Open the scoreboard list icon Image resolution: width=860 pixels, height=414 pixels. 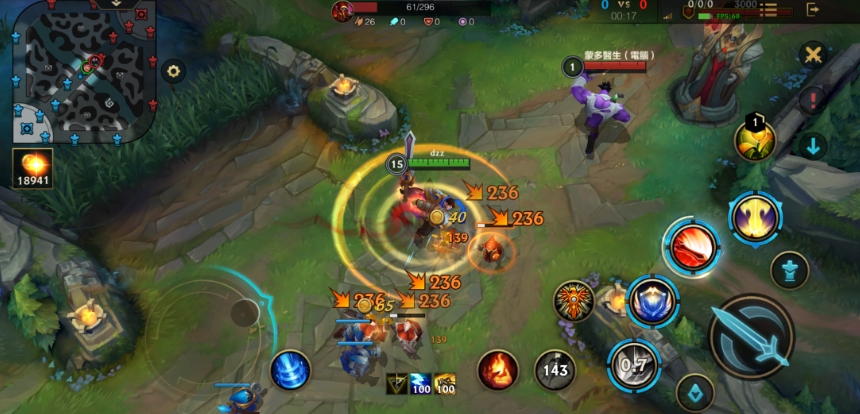point(771,9)
